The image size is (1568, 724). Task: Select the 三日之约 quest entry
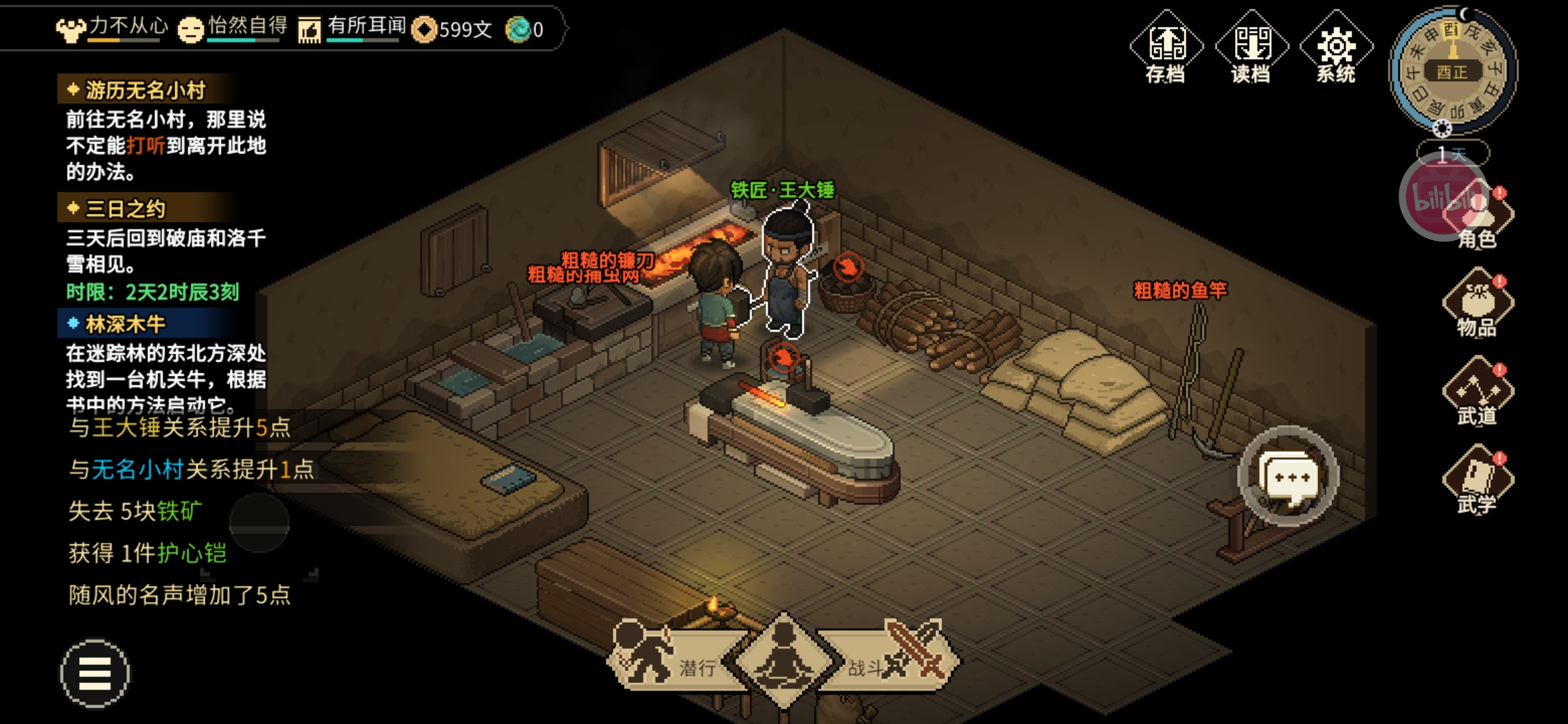[x=125, y=209]
